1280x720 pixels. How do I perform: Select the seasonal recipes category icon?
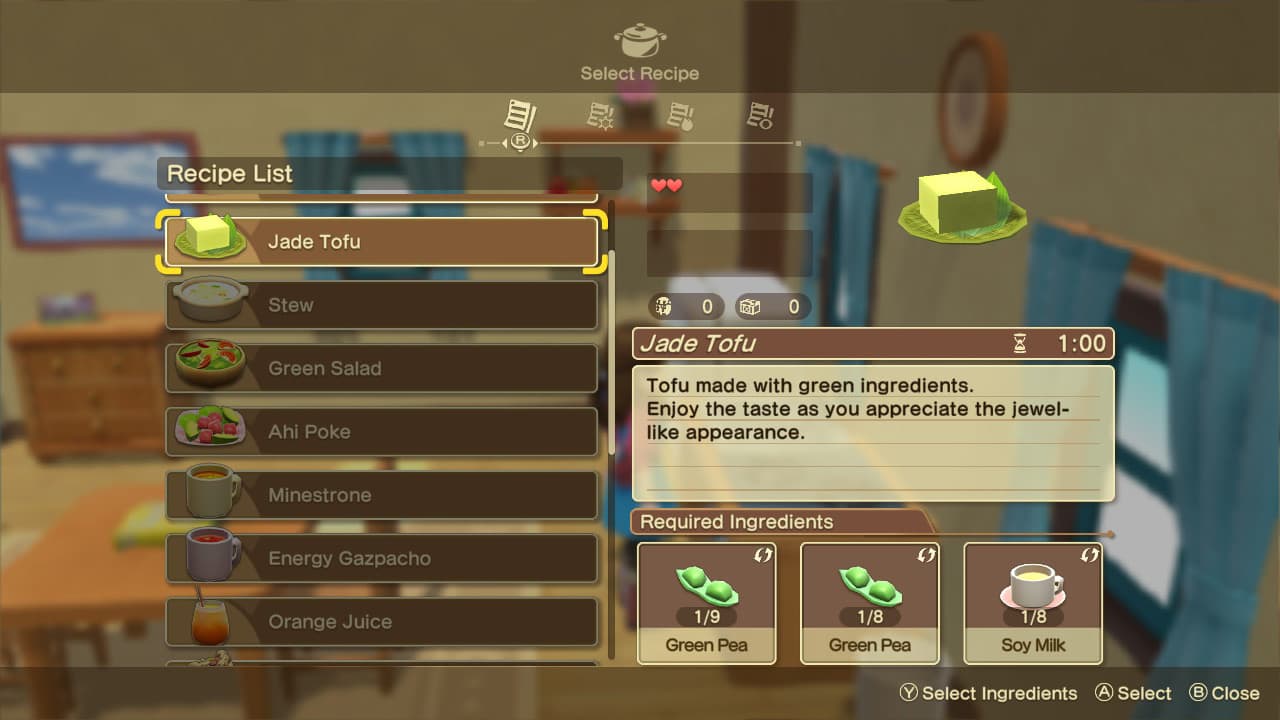[600, 115]
